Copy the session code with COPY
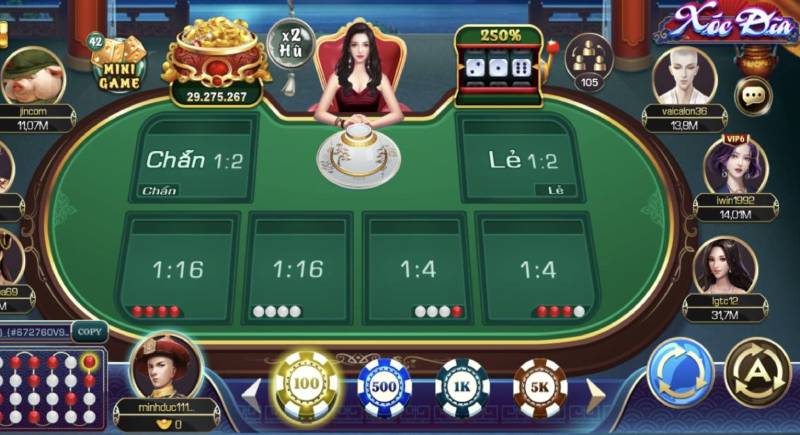 (x=89, y=331)
